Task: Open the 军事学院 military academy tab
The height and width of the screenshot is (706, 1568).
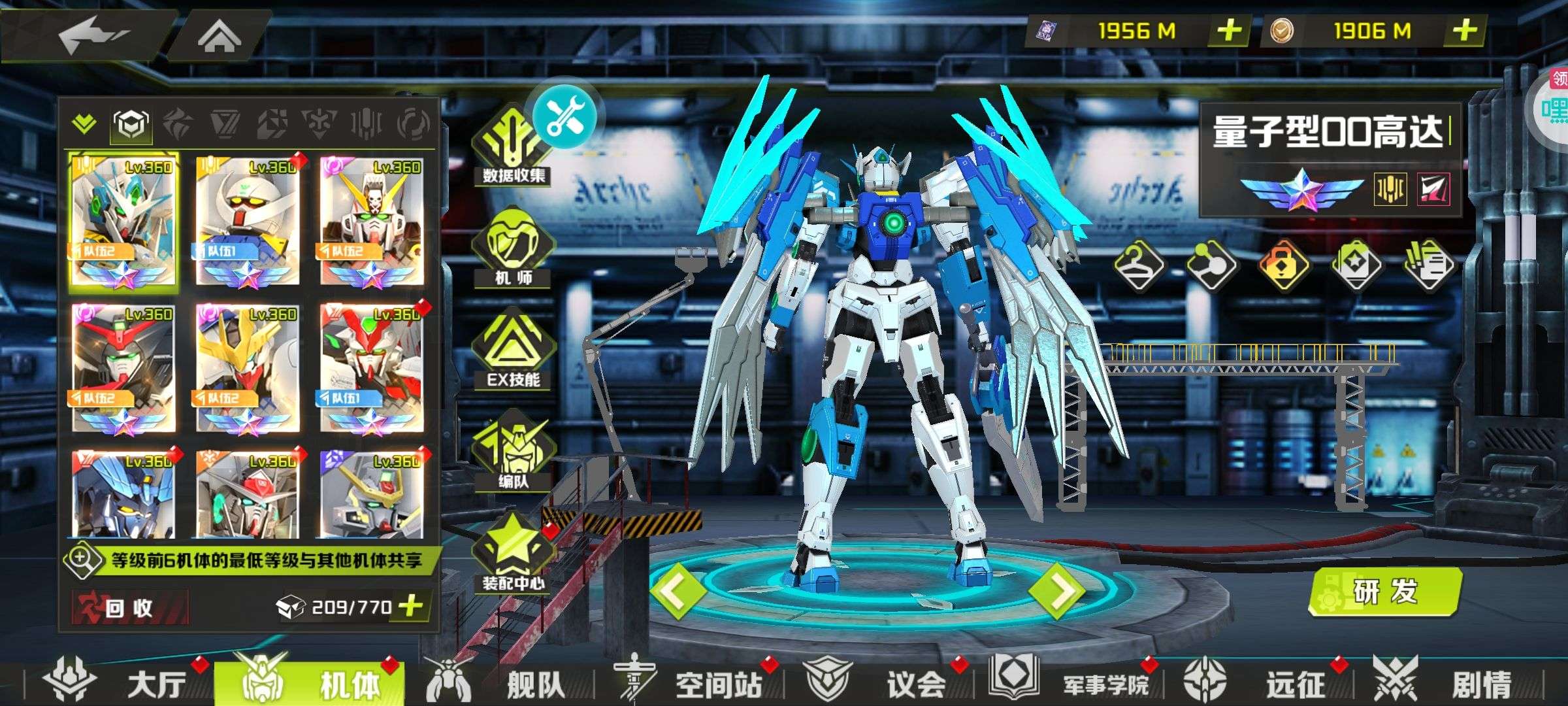Action: pos(1071,684)
